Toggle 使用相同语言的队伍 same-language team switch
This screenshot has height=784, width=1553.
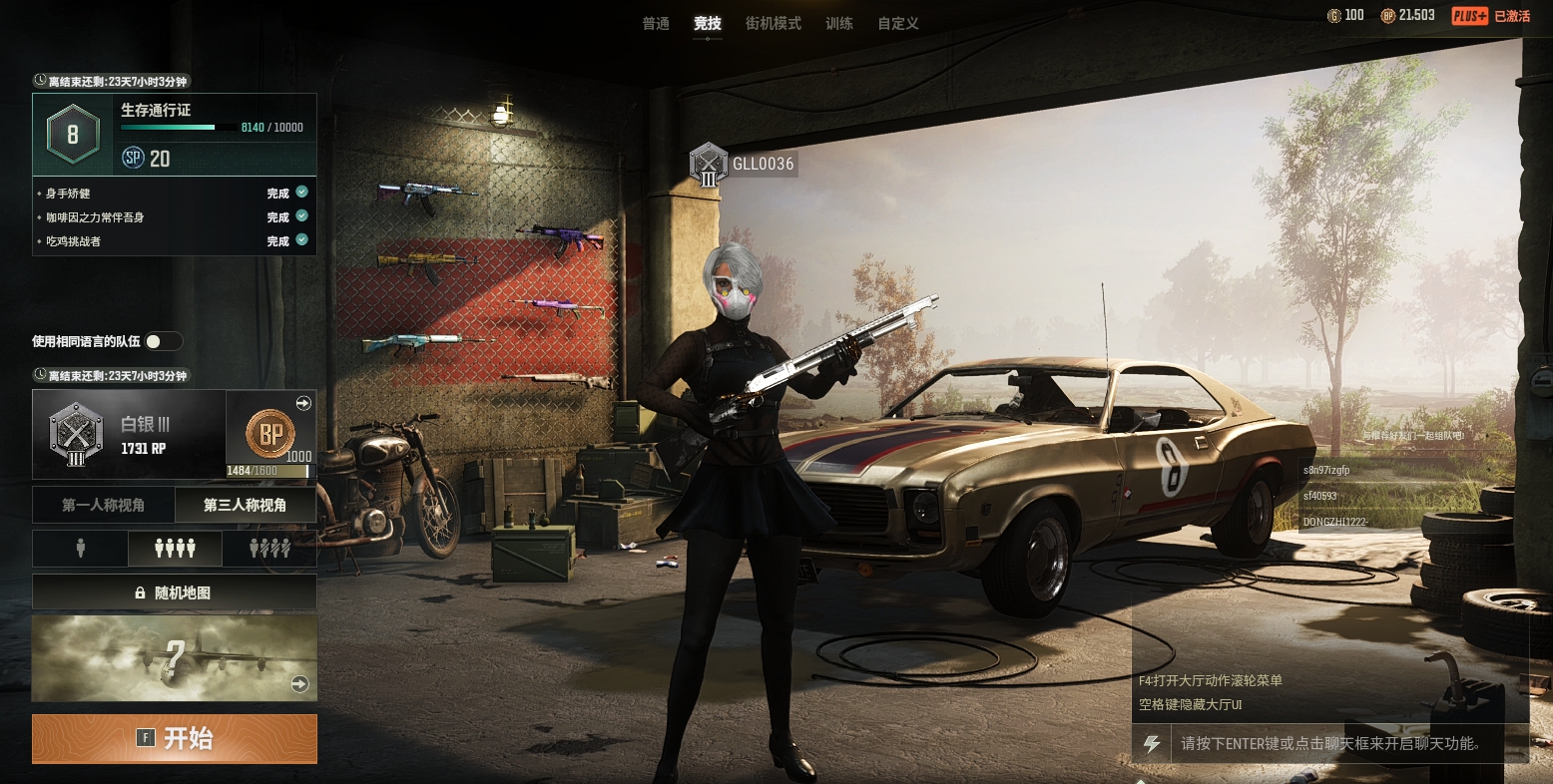click(x=163, y=341)
